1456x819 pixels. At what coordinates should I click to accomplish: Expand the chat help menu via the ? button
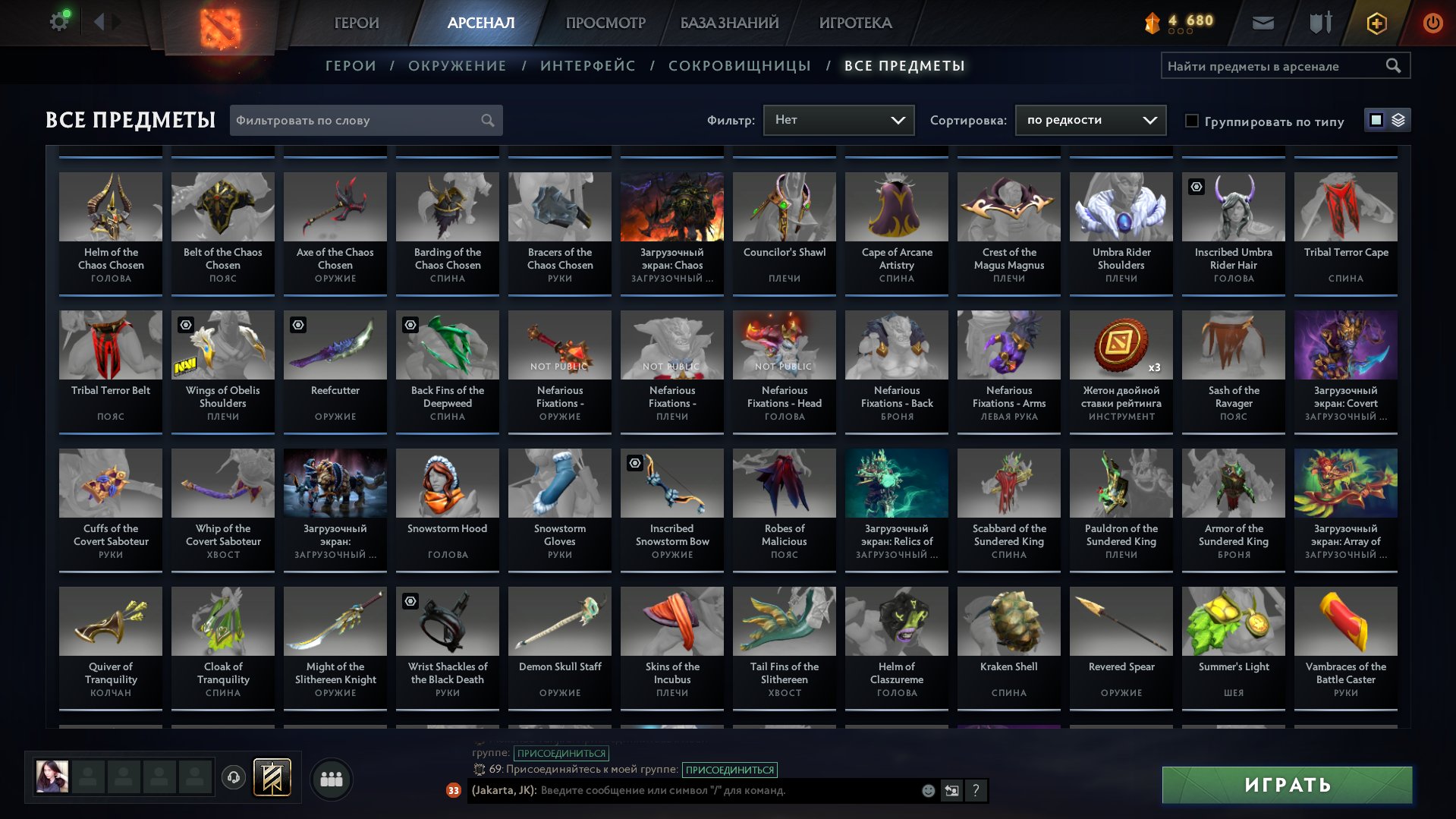[975, 791]
